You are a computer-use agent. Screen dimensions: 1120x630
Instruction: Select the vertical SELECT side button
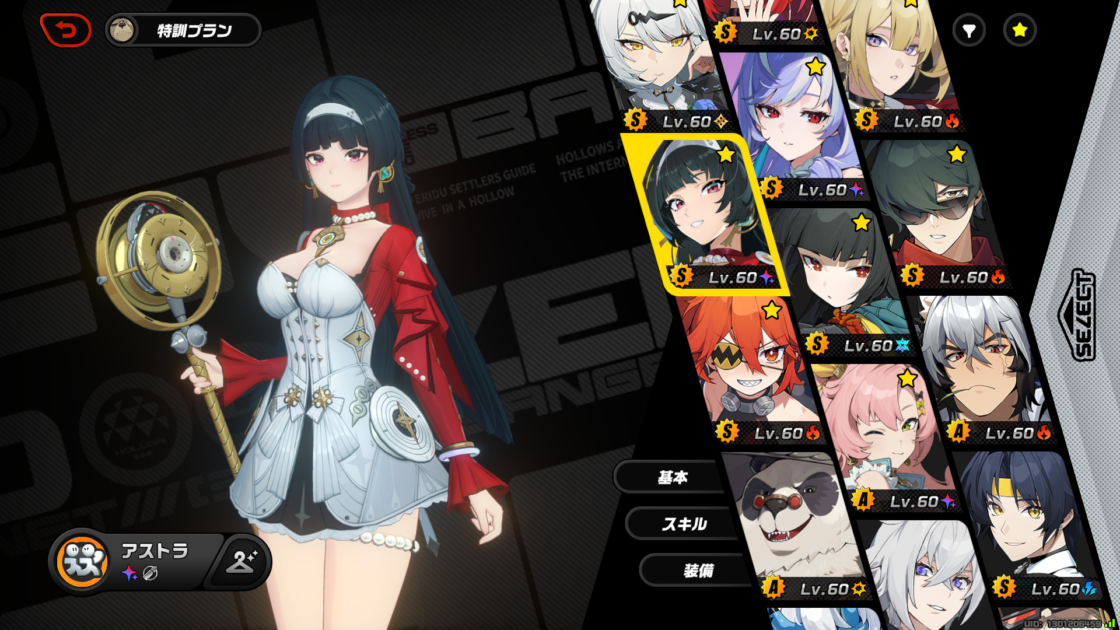click(x=1082, y=315)
